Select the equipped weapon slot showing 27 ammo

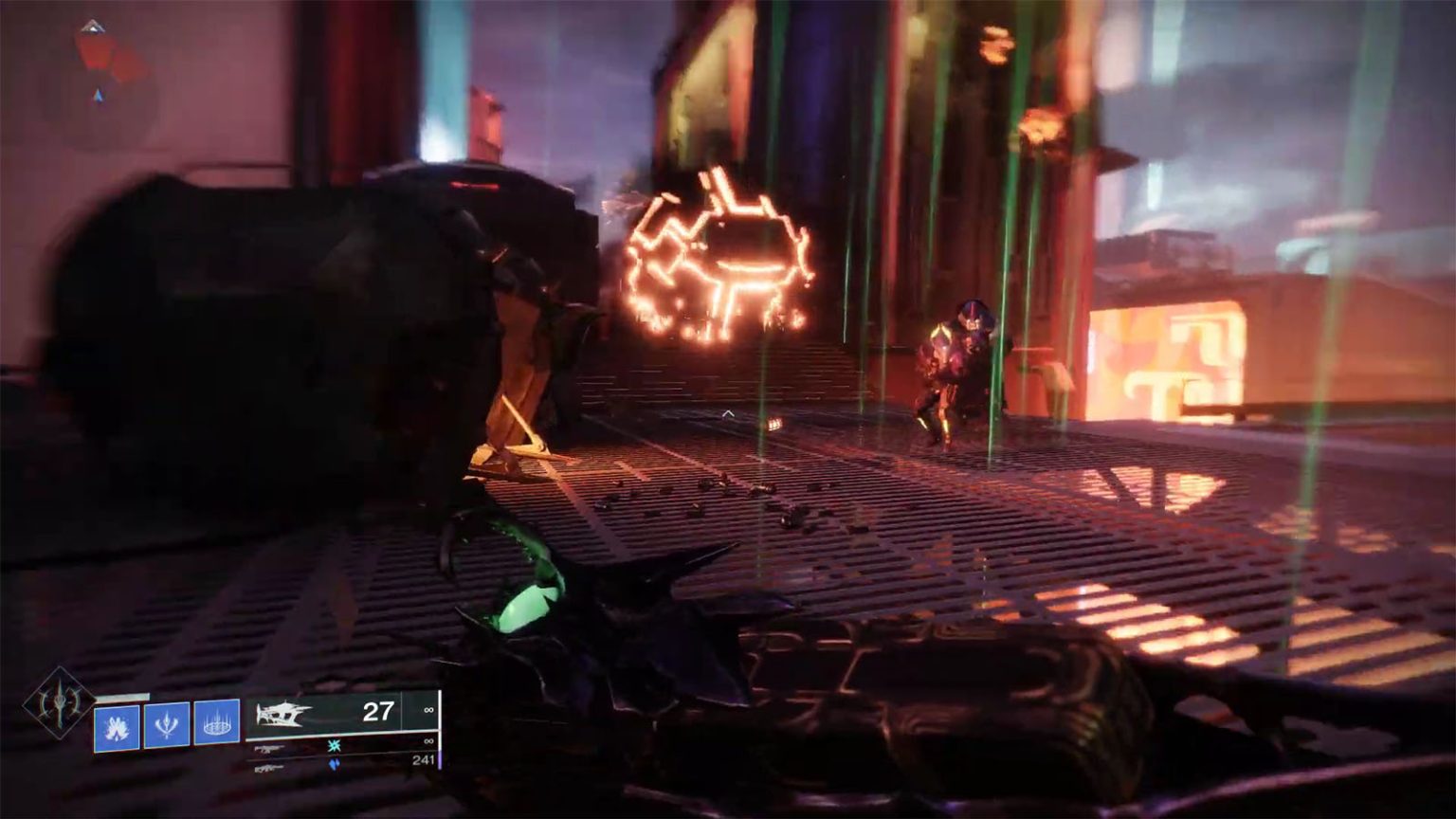pos(341,712)
